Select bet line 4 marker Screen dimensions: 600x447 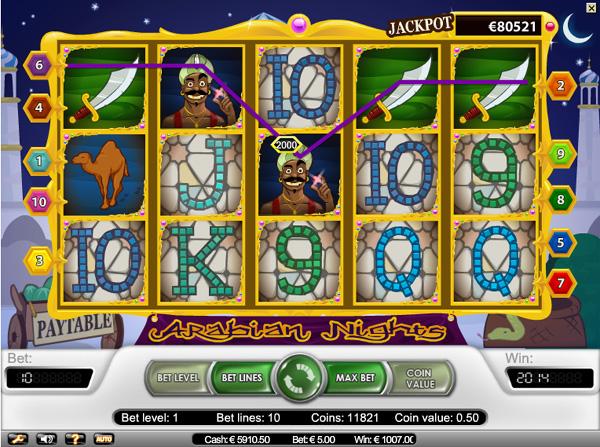click(x=40, y=105)
